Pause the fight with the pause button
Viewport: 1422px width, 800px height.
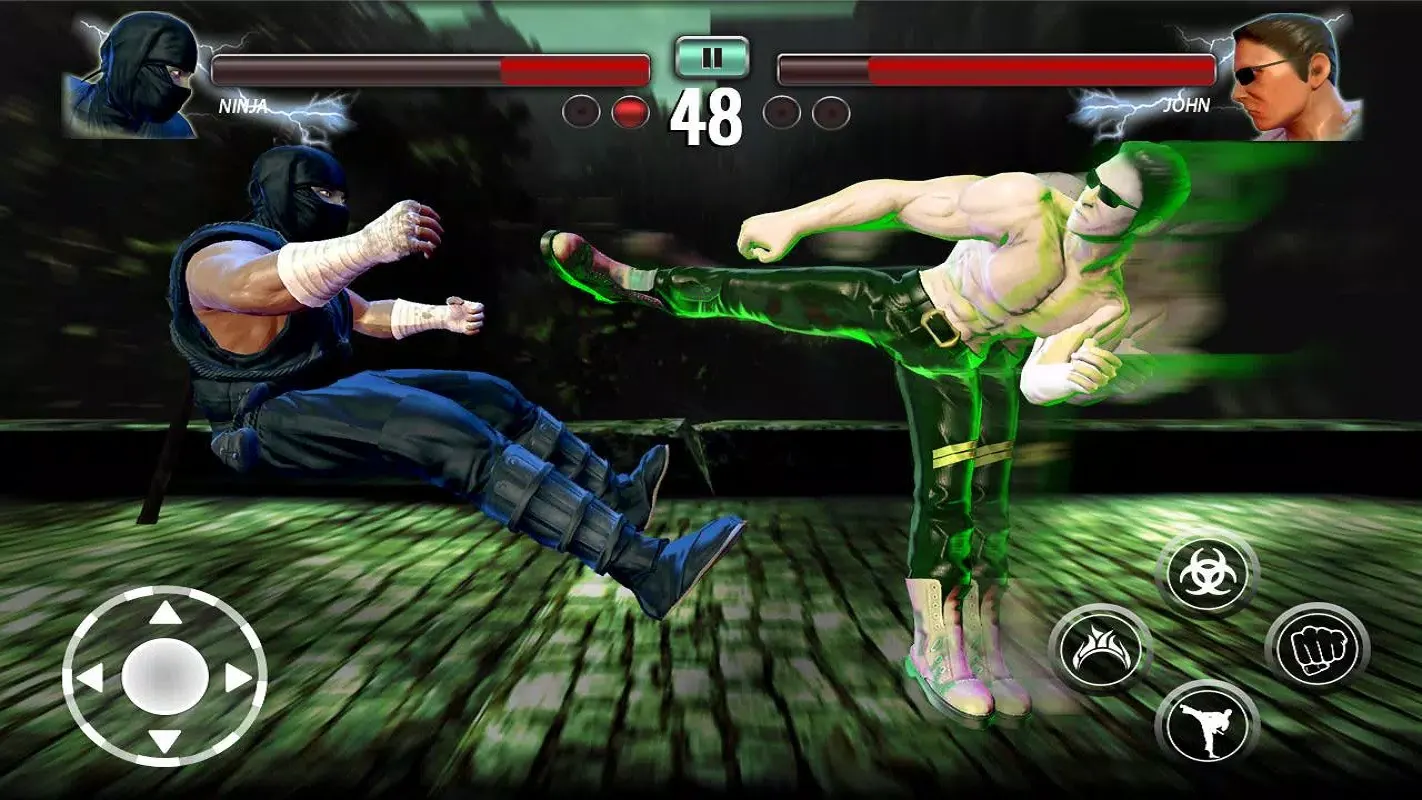(713, 58)
